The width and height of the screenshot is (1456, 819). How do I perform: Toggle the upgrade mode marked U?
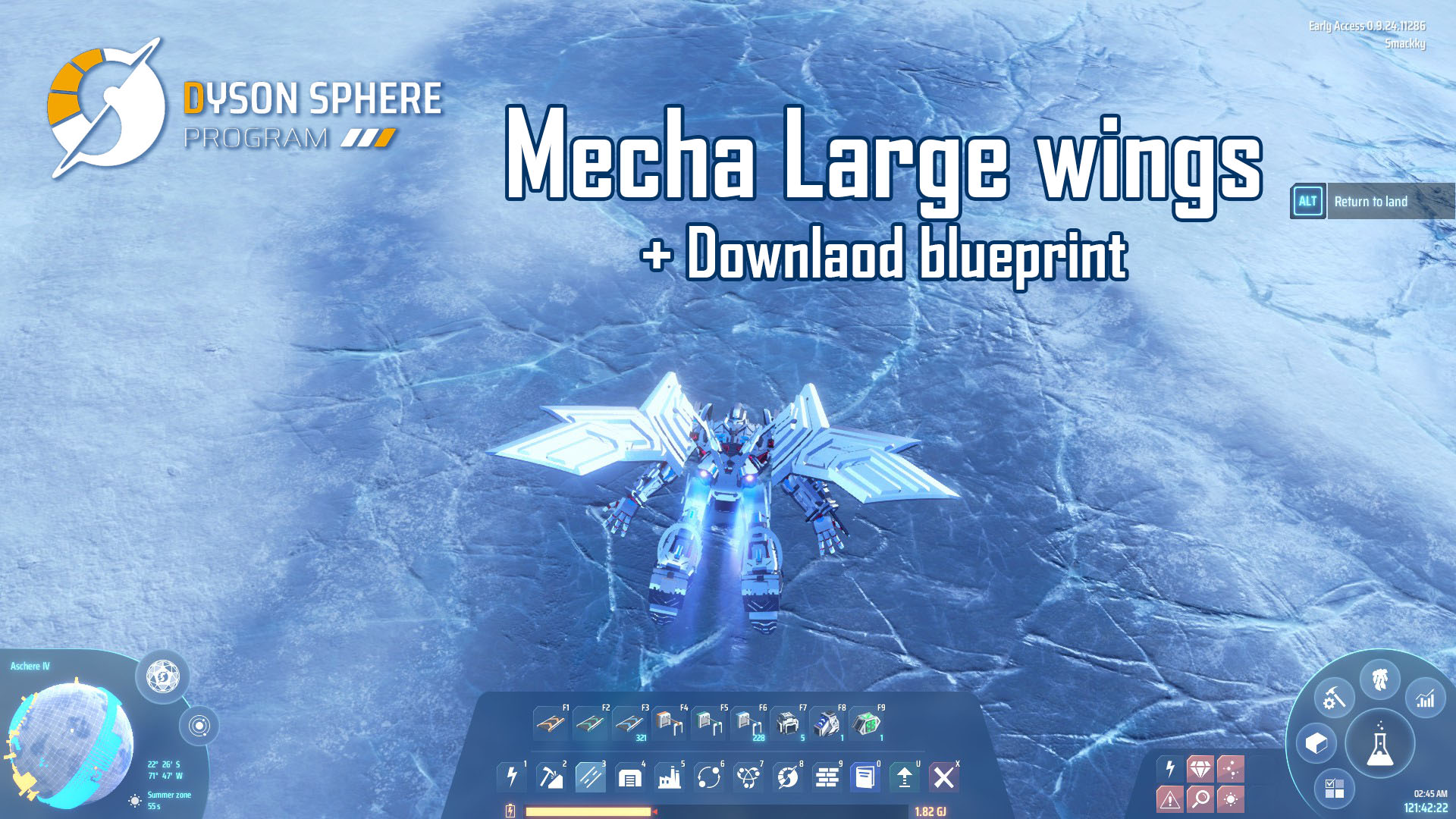[904, 780]
